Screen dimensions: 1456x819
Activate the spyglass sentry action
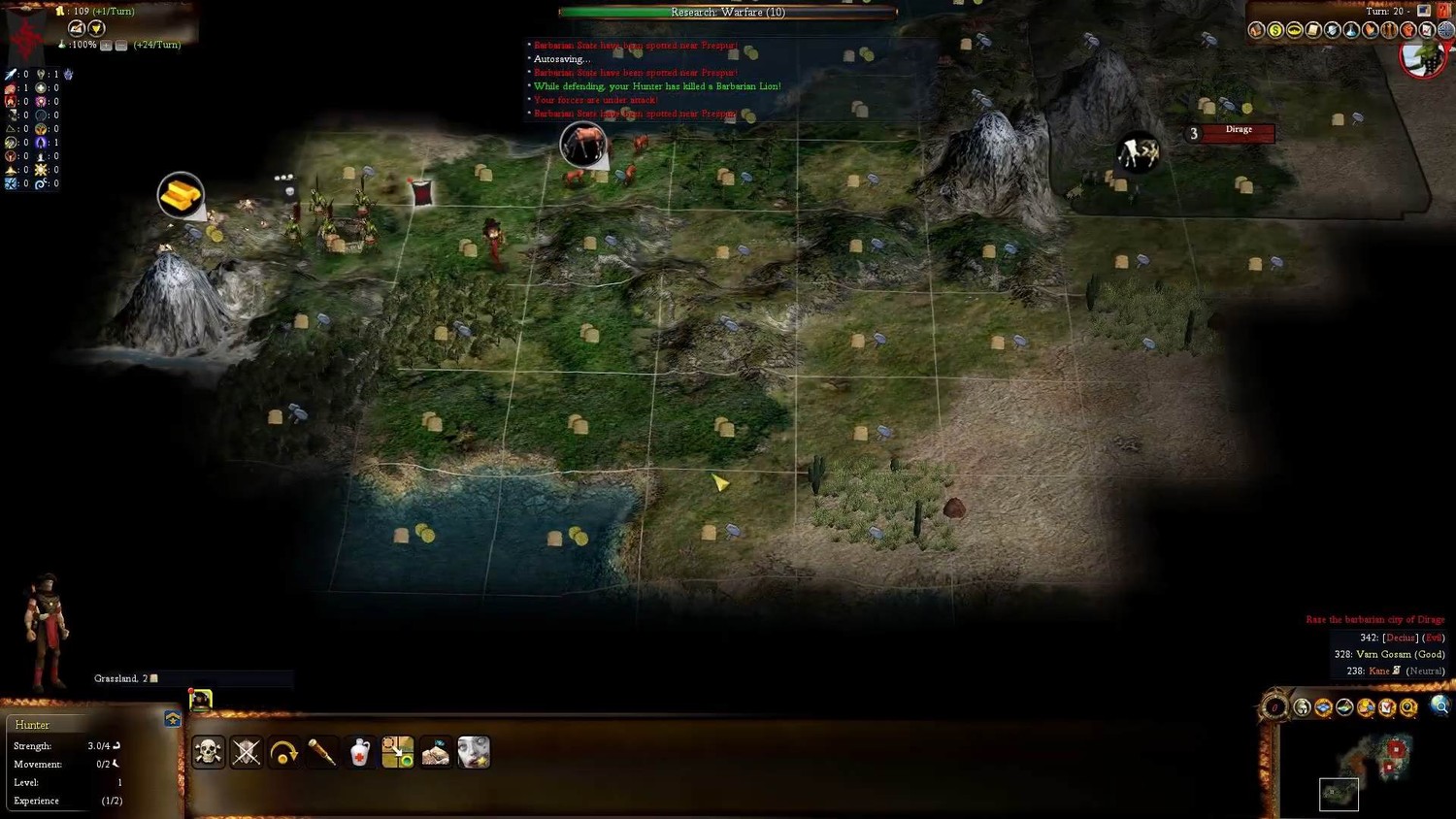tap(321, 752)
